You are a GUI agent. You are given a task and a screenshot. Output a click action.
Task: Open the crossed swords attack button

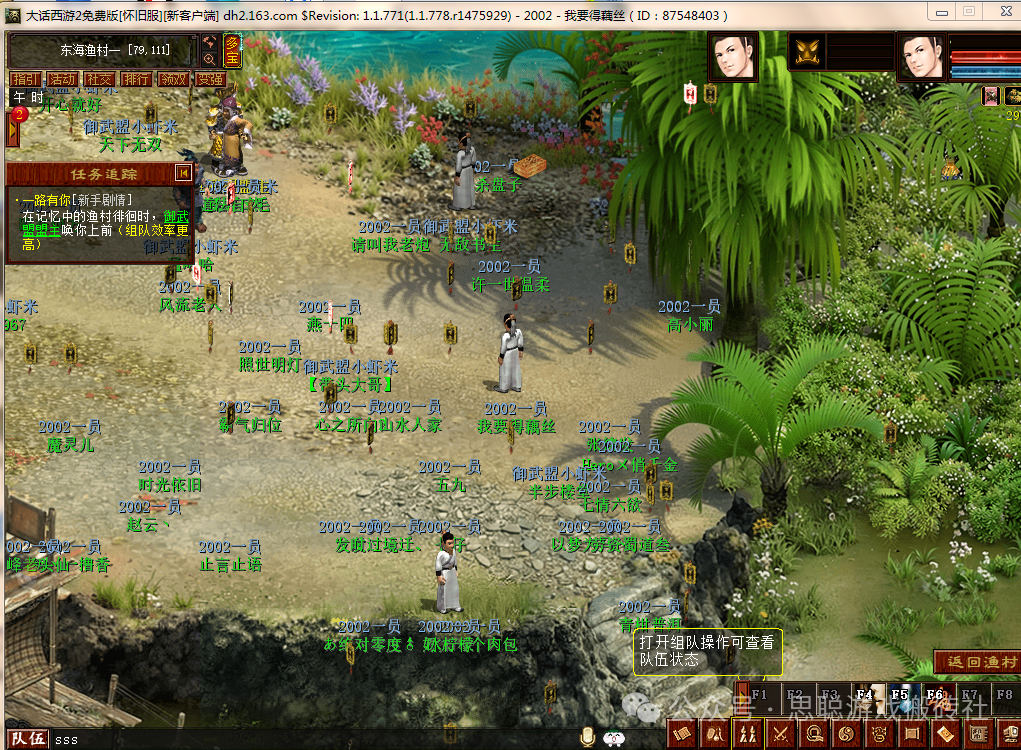click(782, 735)
